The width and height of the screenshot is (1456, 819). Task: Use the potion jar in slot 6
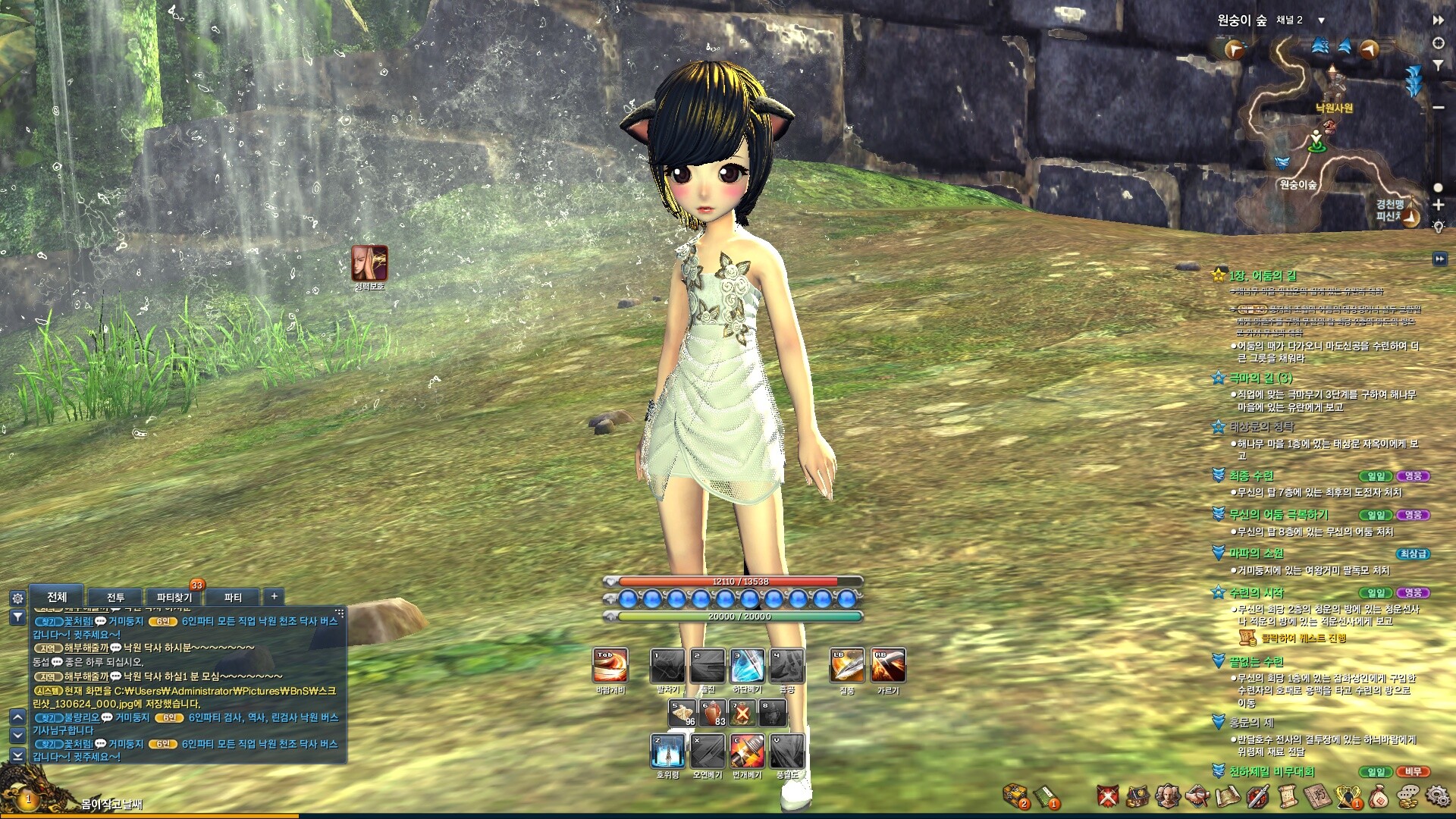(x=712, y=713)
